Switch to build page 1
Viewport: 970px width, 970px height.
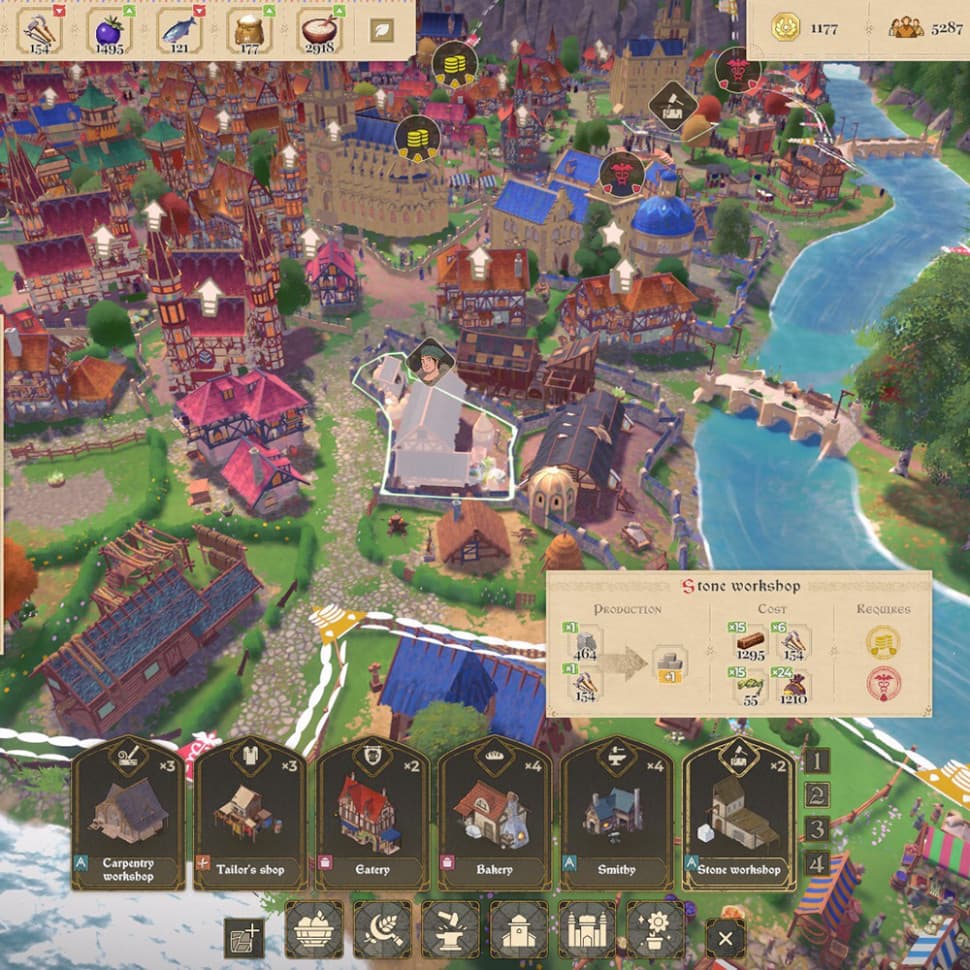817,761
